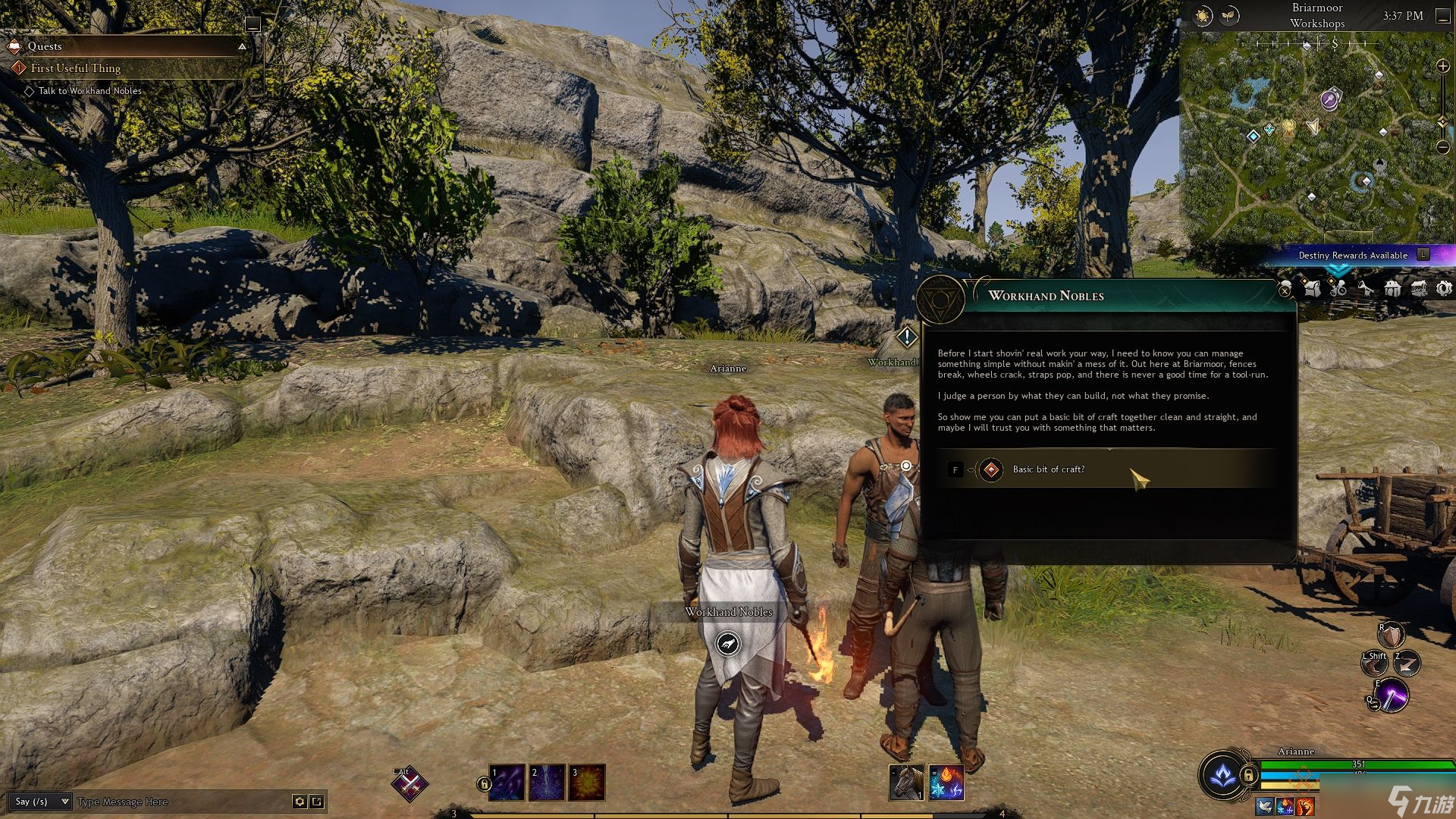Minimize the minimap panel
The height and width of the screenshot is (819, 1456).
pos(1442,16)
